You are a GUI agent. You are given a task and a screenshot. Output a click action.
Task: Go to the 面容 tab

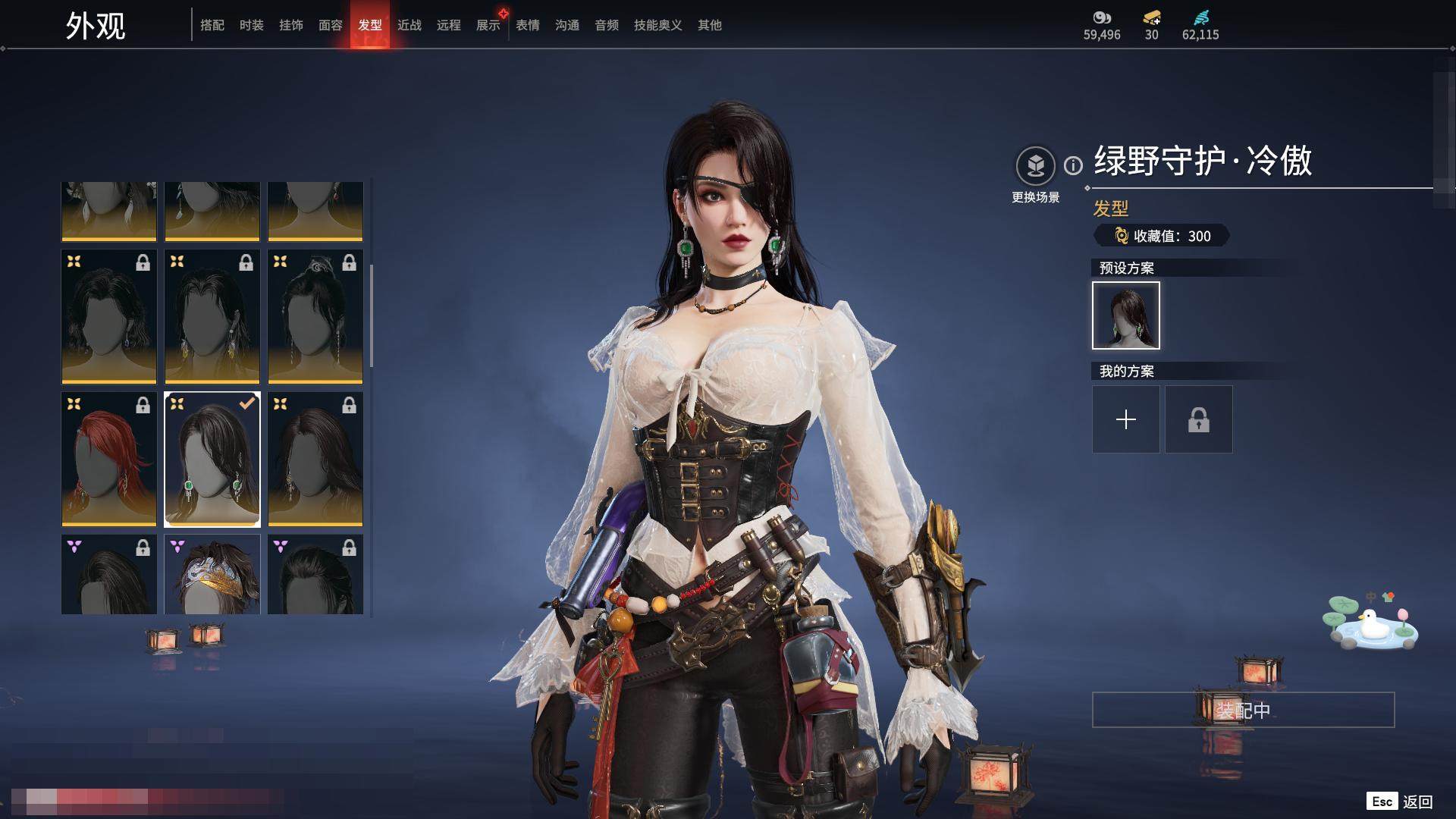pyautogui.click(x=331, y=25)
